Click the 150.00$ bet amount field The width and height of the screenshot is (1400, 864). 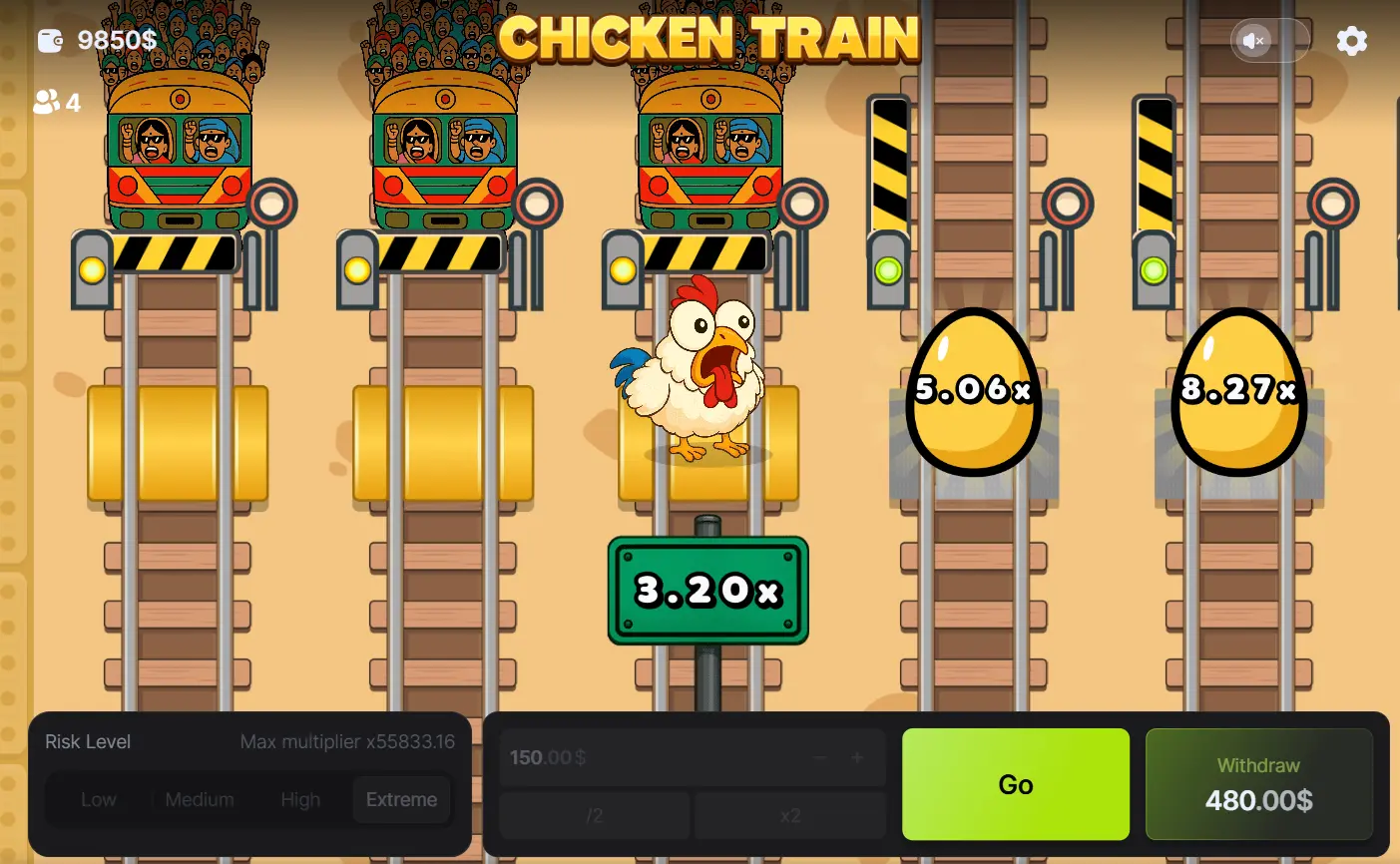coord(599,757)
